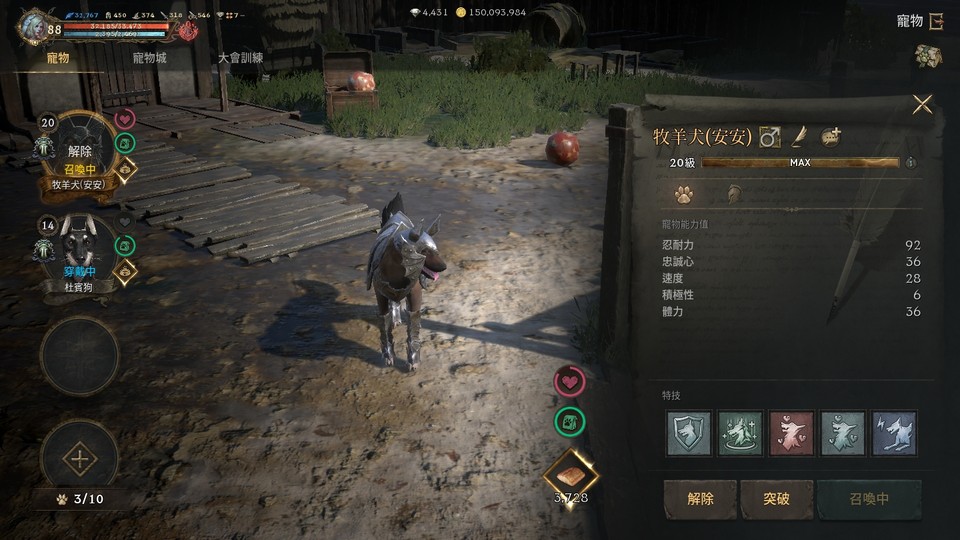The image size is (960, 540).
Task: Use the pet food item showing 3,728
Action: (570, 476)
